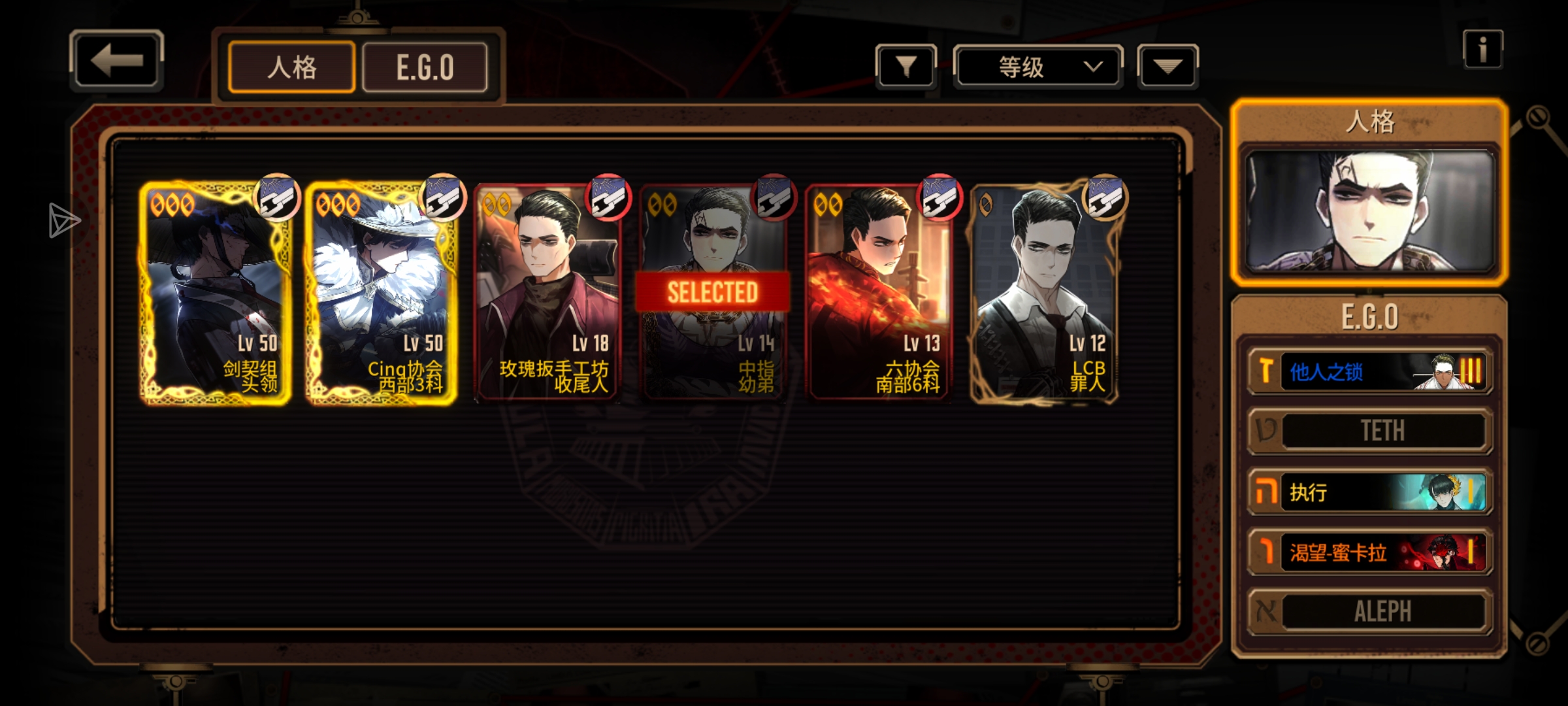Choose the 玫瑰扳手工坊 收尾人 card
The image size is (1568, 706).
coord(547,292)
